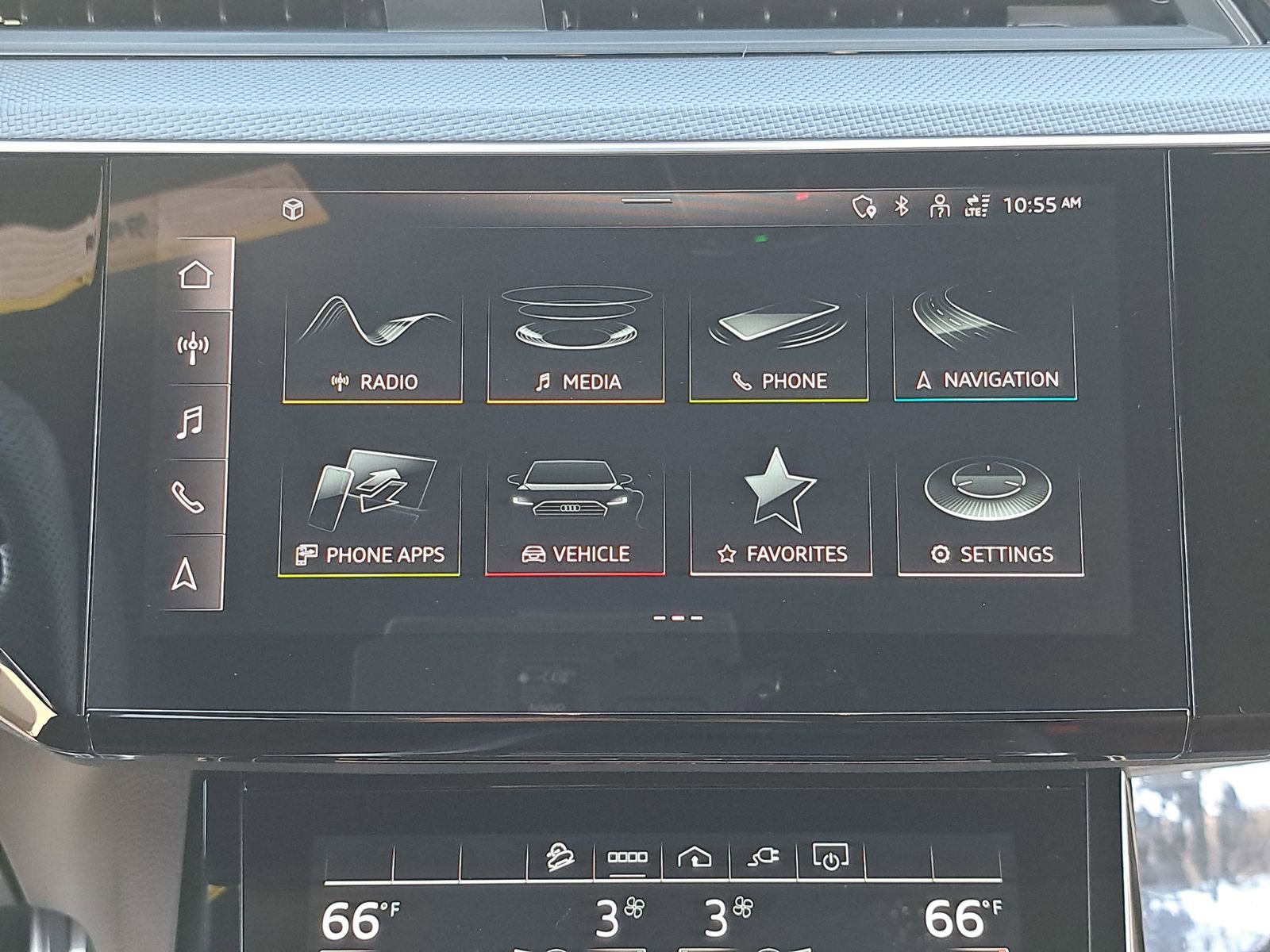Toggle the screen power icon
Image resolution: width=1270 pixels, height=952 pixels.
coord(830,857)
